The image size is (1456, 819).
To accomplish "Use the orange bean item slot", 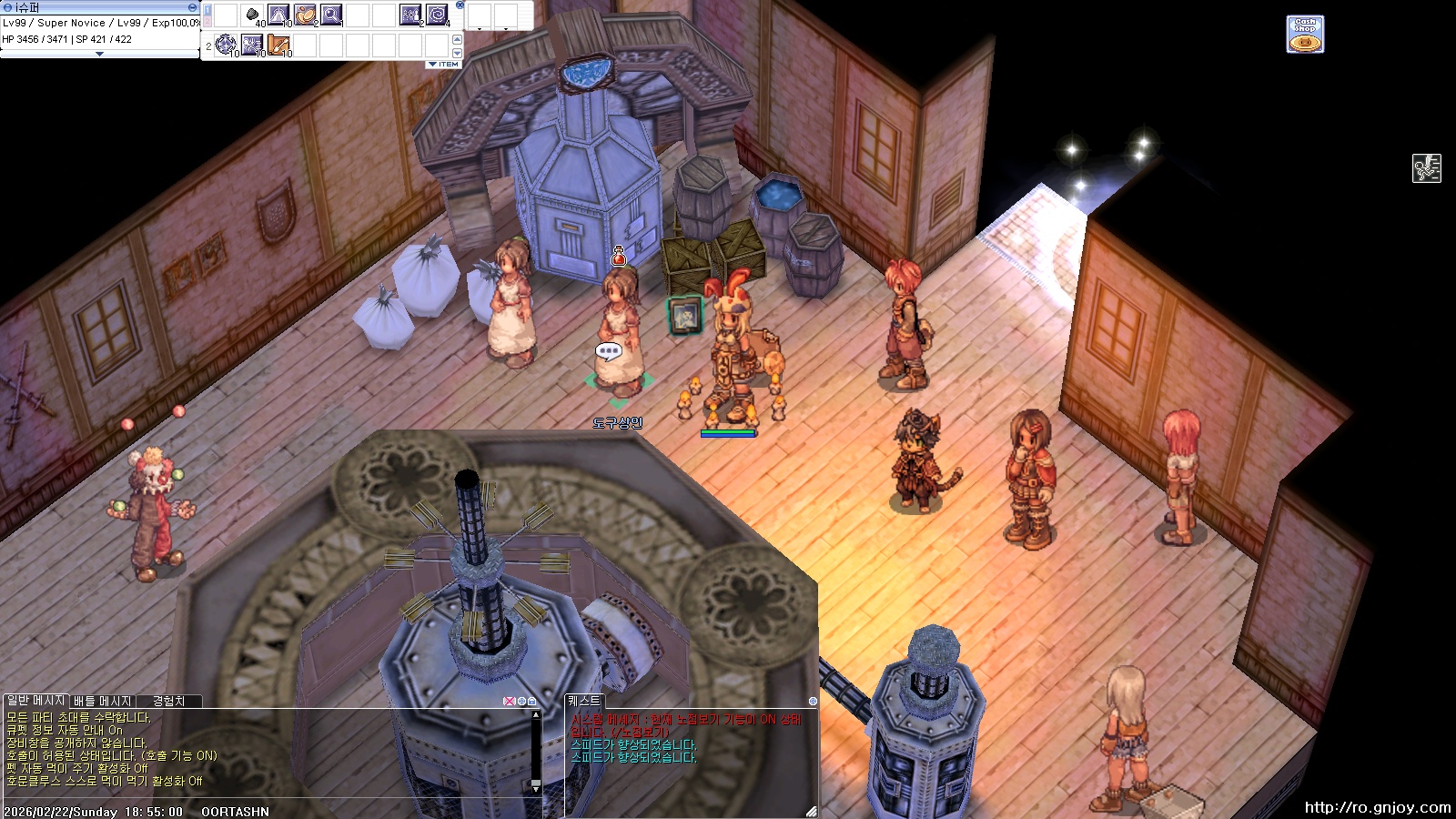I will click(x=305, y=15).
